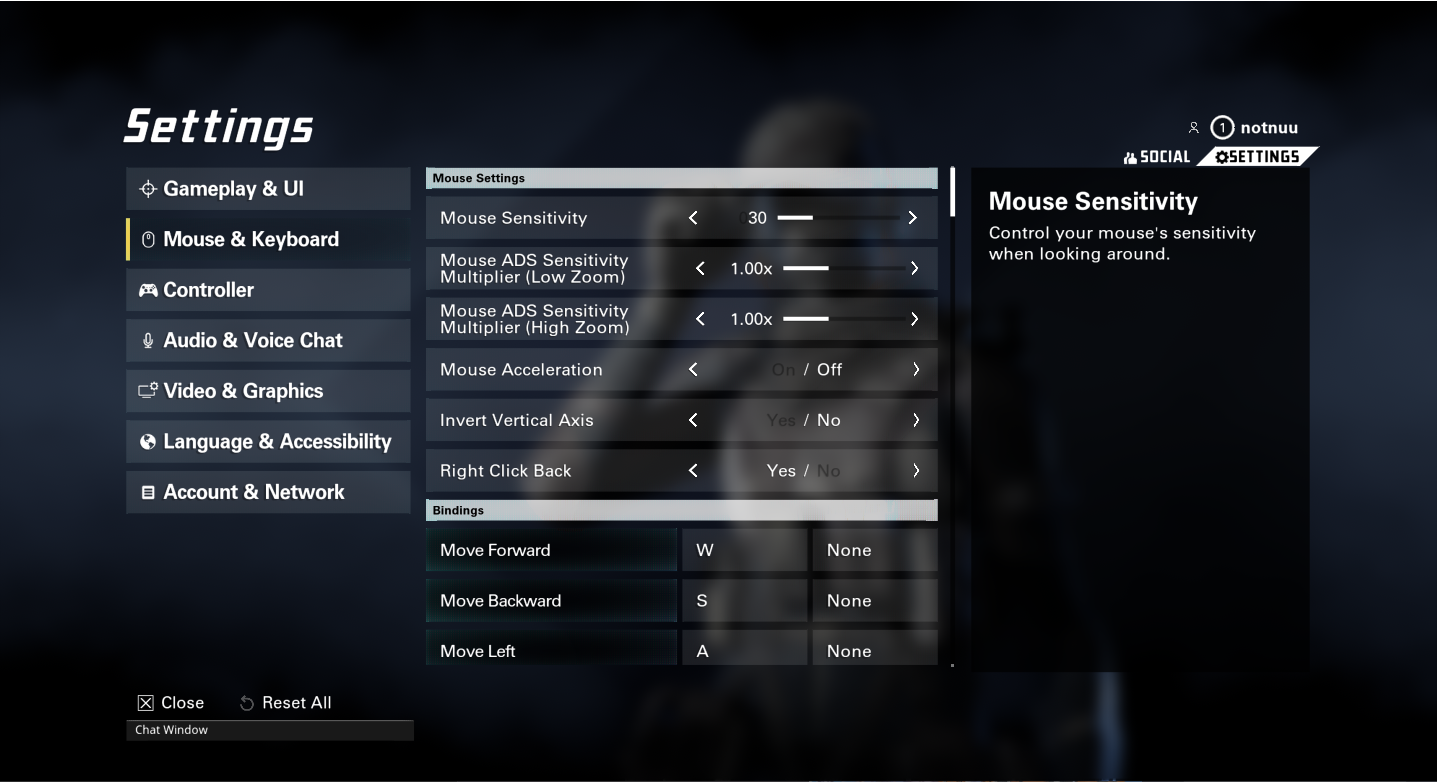Image resolution: width=1437 pixels, height=782 pixels.
Task: Click the globe icon for Language & Accessibility
Action: 147,441
